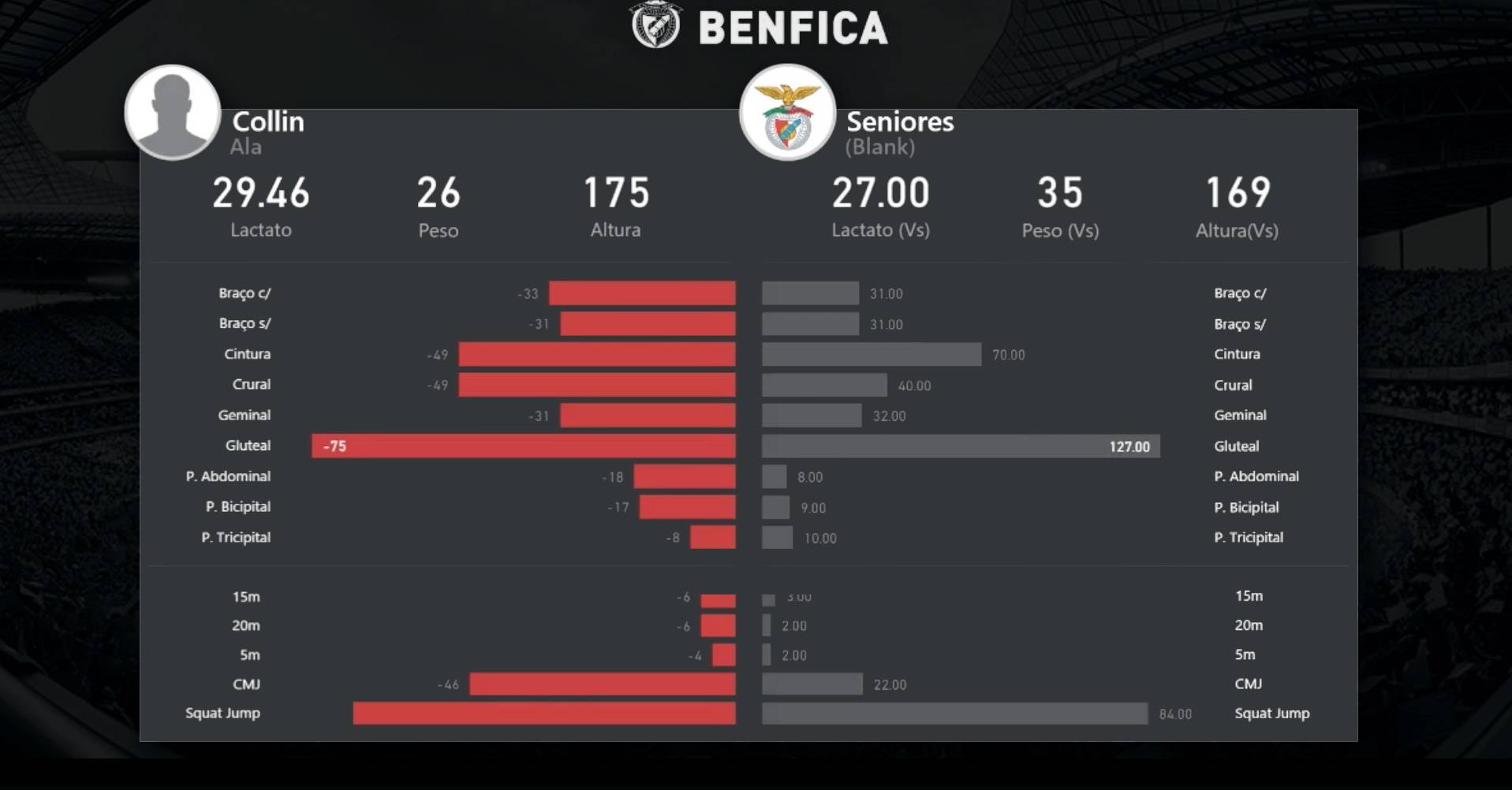The width and height of the screenshot is (1512, 790).
Task: Click the red CMJ bar showing -46
Action: point(602,684)
